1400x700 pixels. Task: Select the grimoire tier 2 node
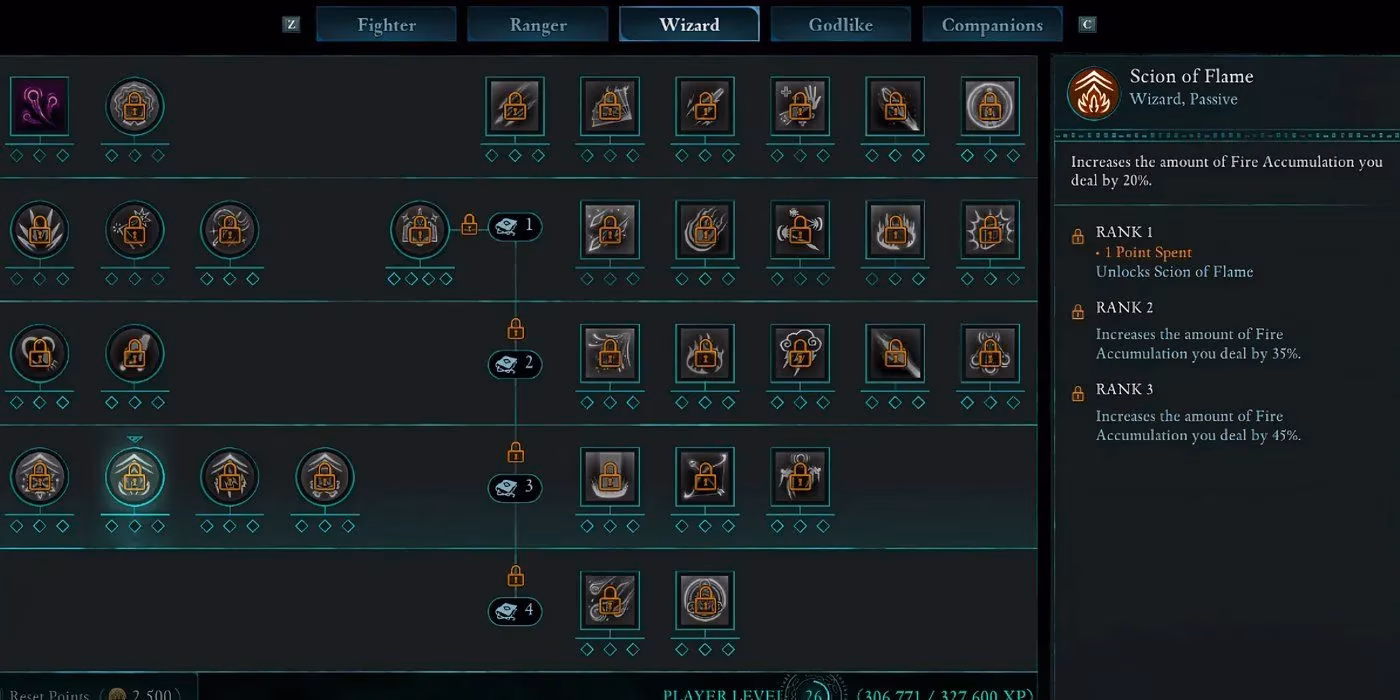point(515,364)
